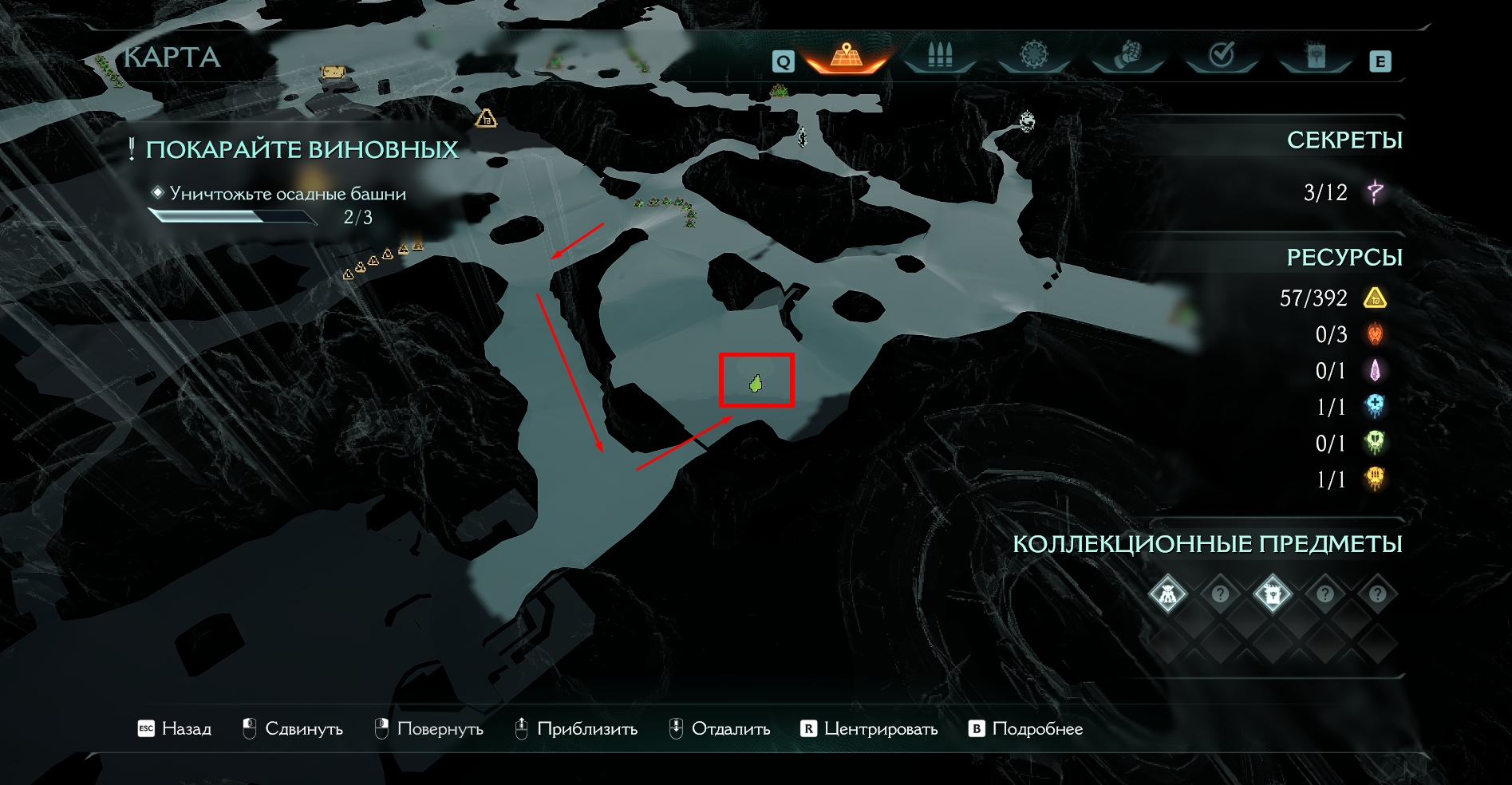This screenshot has width=1512, height=785.
Task: Select the demon toy collectible
Action: [x=1168, y=594]
